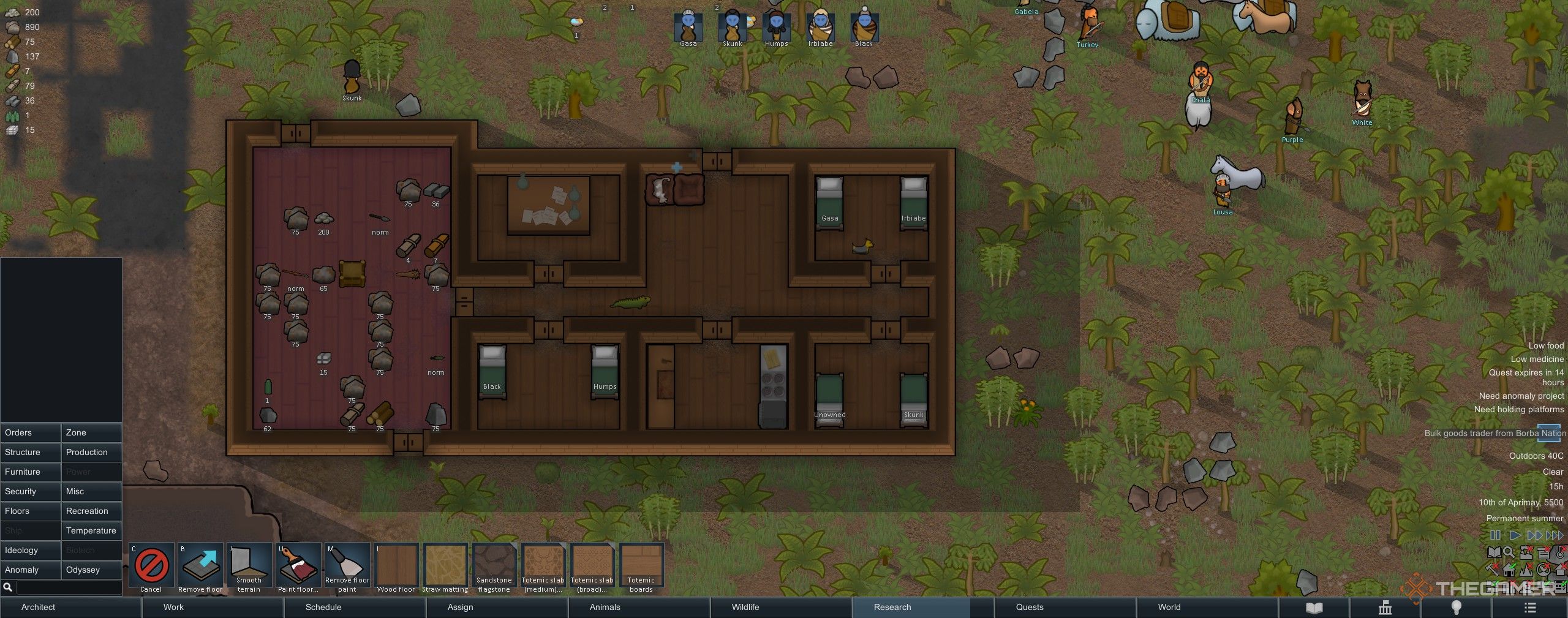Viewport: 1568px width, 618px height.
Task: Open the Work tab
Action: coord(173,607)
